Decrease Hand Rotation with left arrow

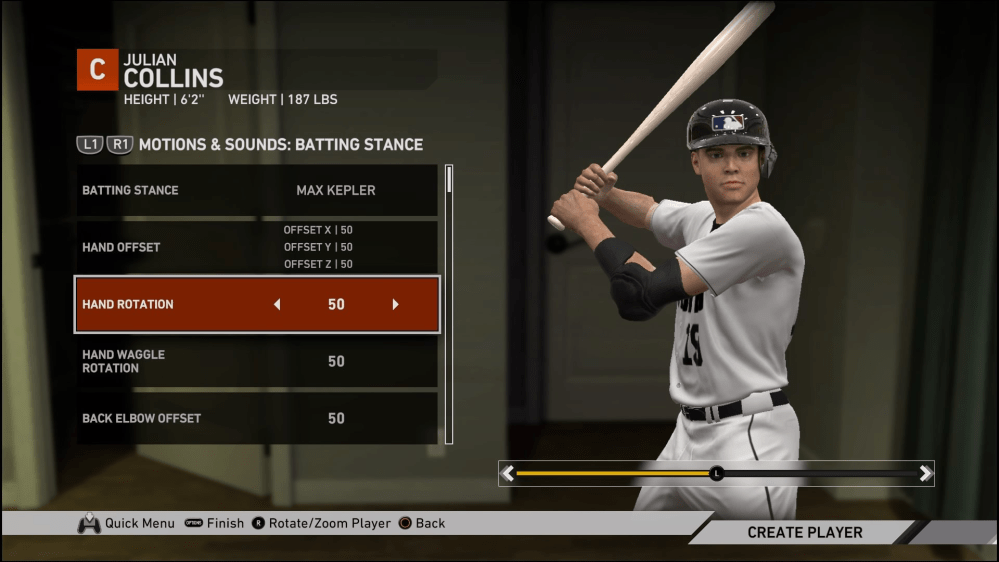point(277,305)
